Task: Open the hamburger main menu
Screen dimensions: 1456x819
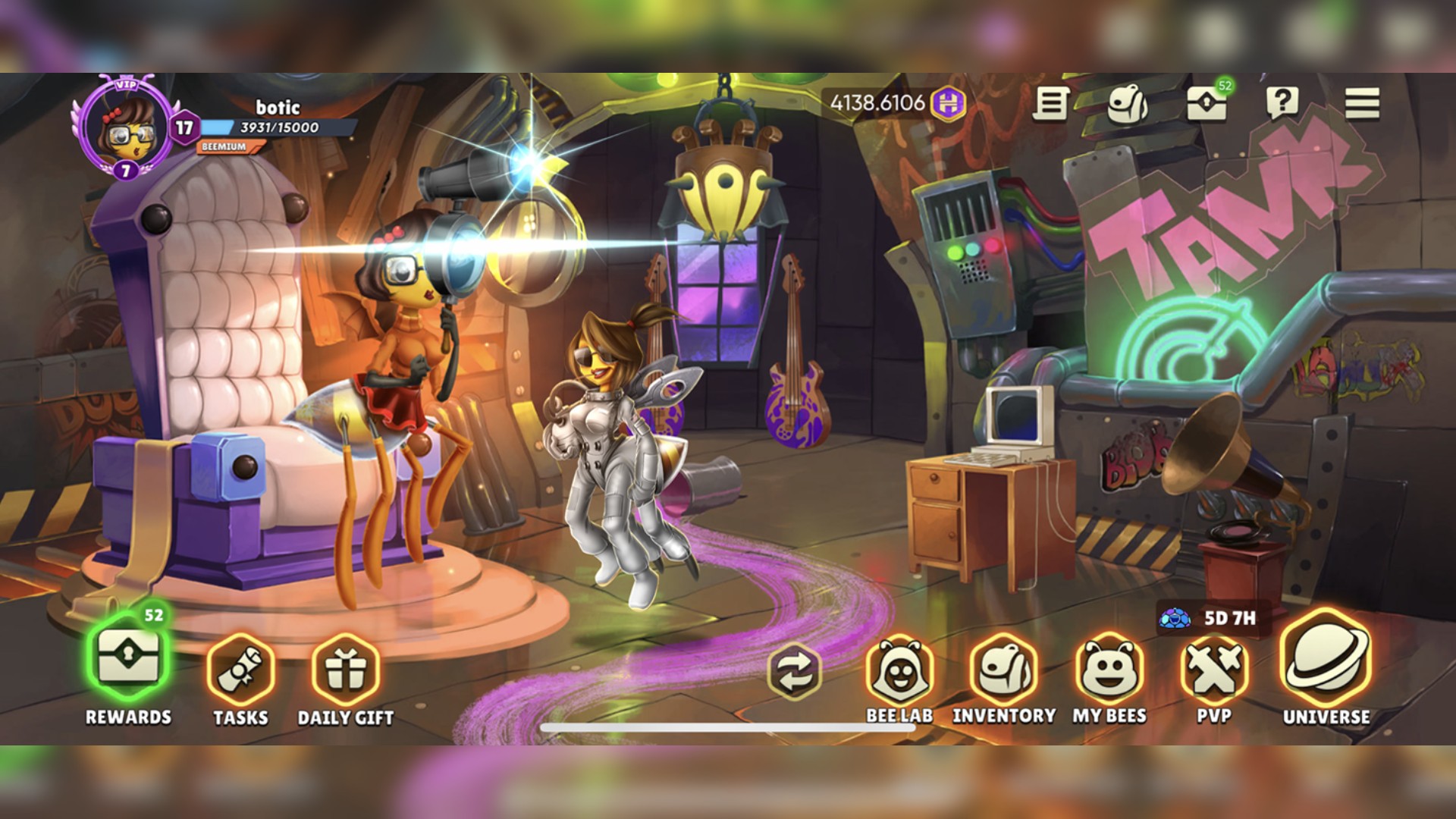Action: [x=1362, y=103]
